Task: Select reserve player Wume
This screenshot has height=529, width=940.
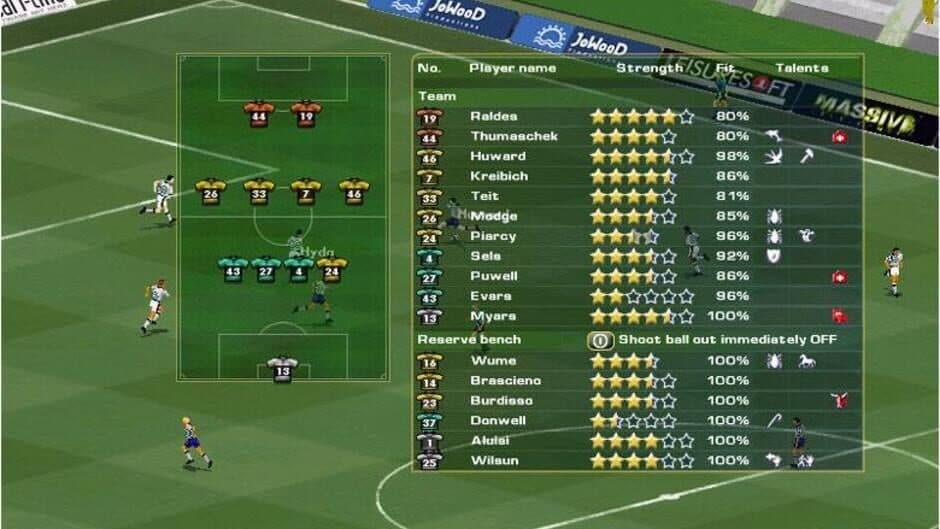Action: 493,361
